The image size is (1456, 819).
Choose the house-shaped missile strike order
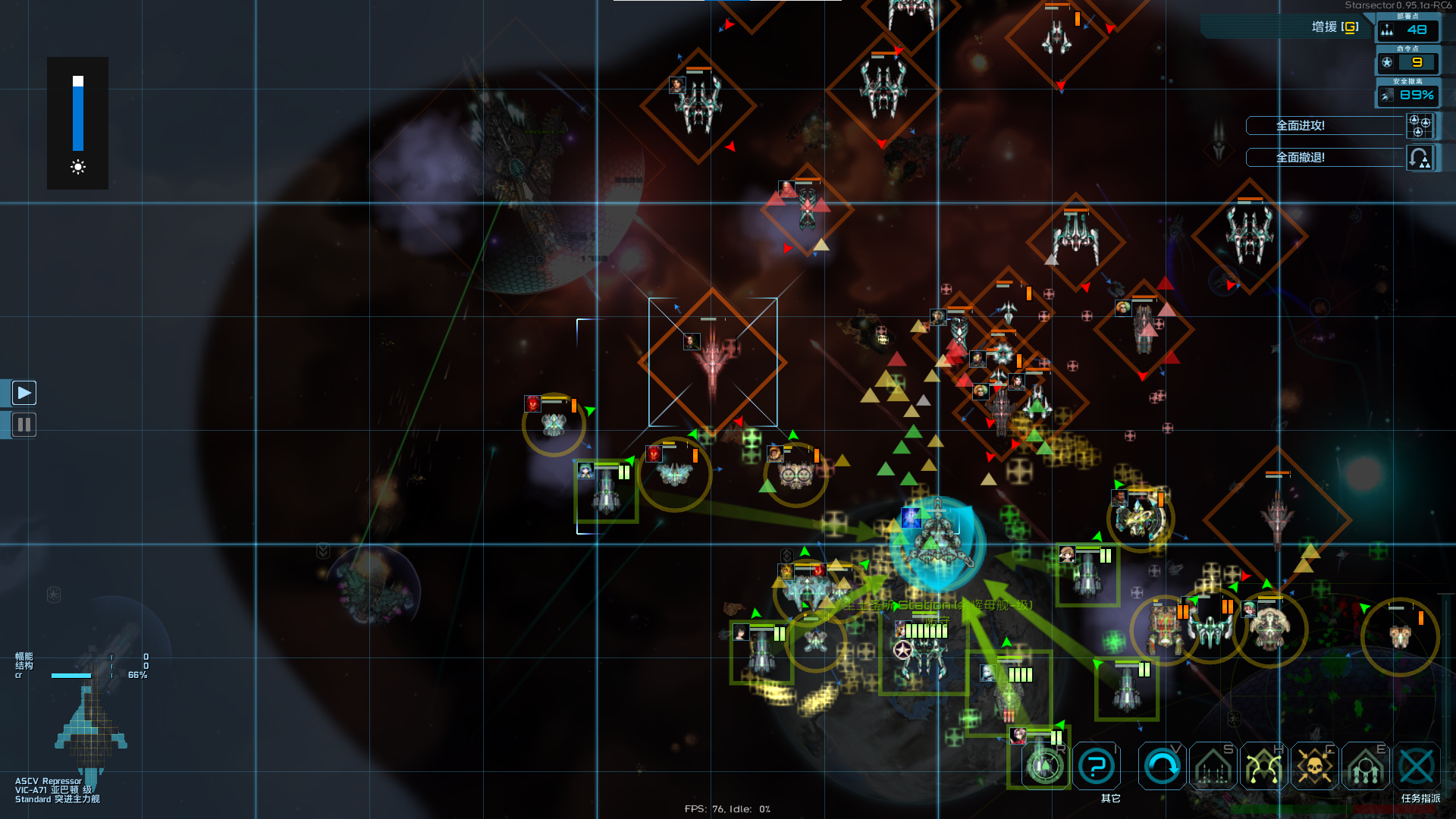coord(1213,767)
